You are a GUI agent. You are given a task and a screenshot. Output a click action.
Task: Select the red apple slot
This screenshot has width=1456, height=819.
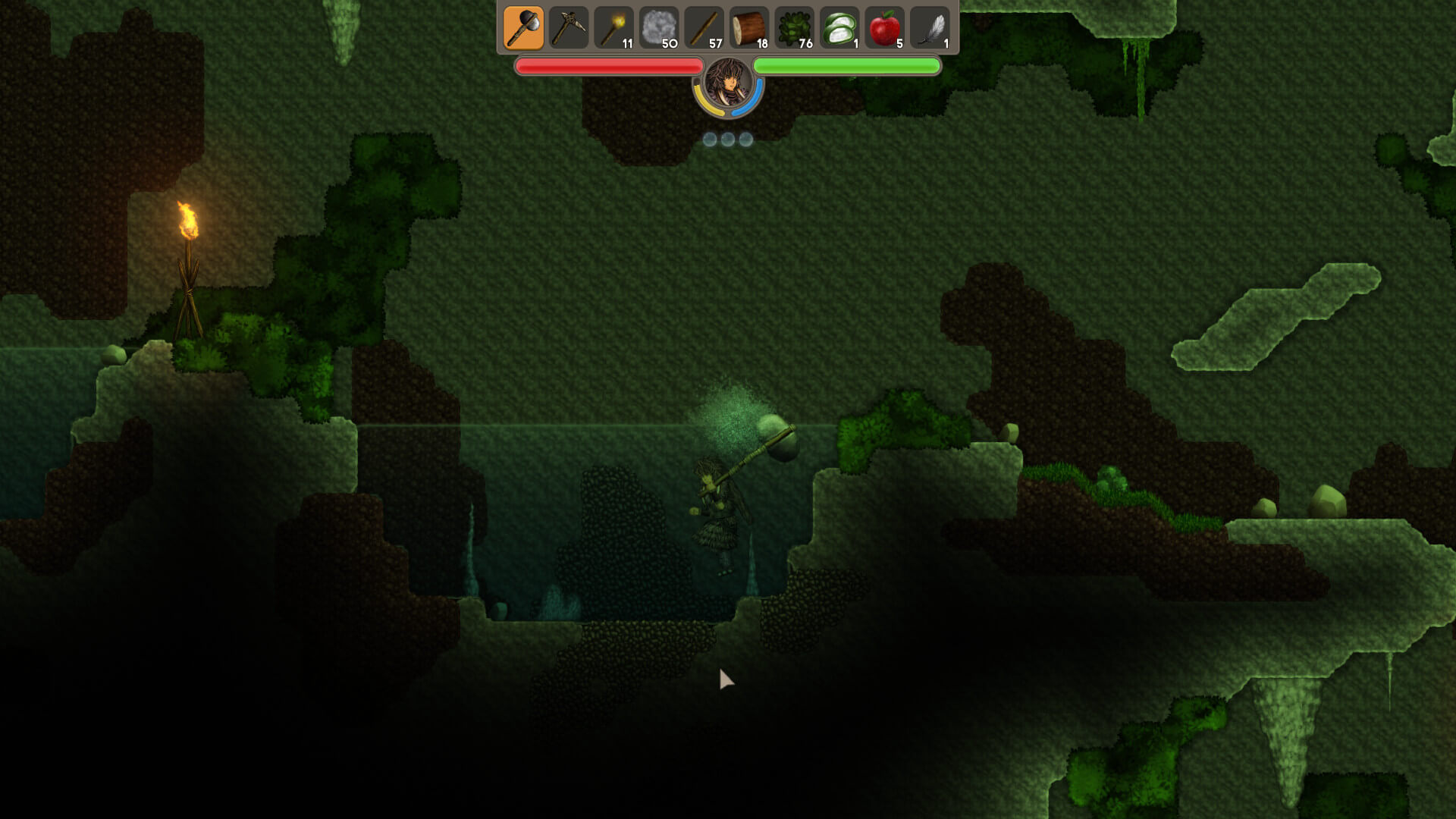884,29
